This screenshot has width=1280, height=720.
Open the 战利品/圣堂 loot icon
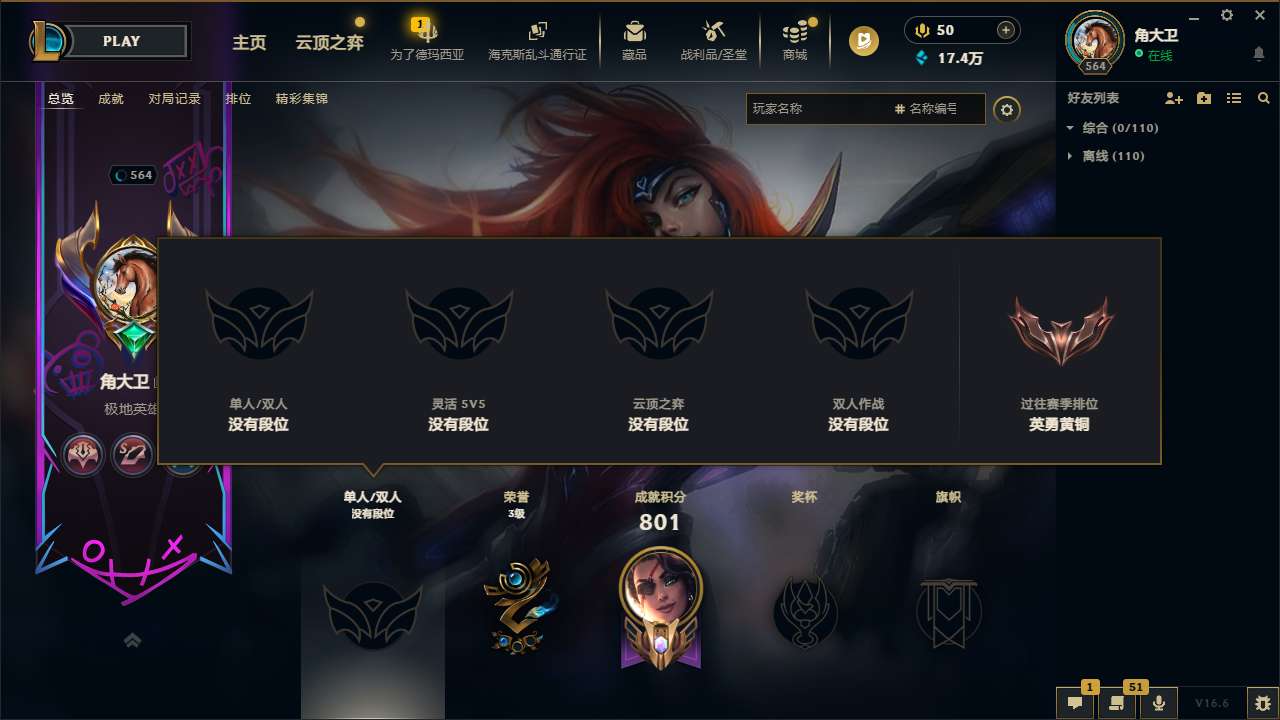714,34
